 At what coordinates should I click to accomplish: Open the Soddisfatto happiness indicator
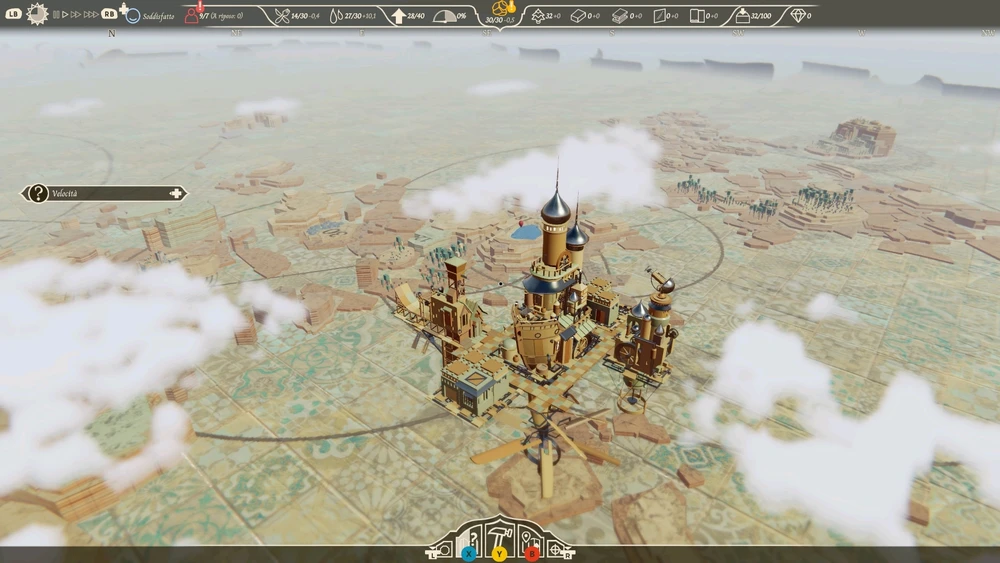point(133,16)
